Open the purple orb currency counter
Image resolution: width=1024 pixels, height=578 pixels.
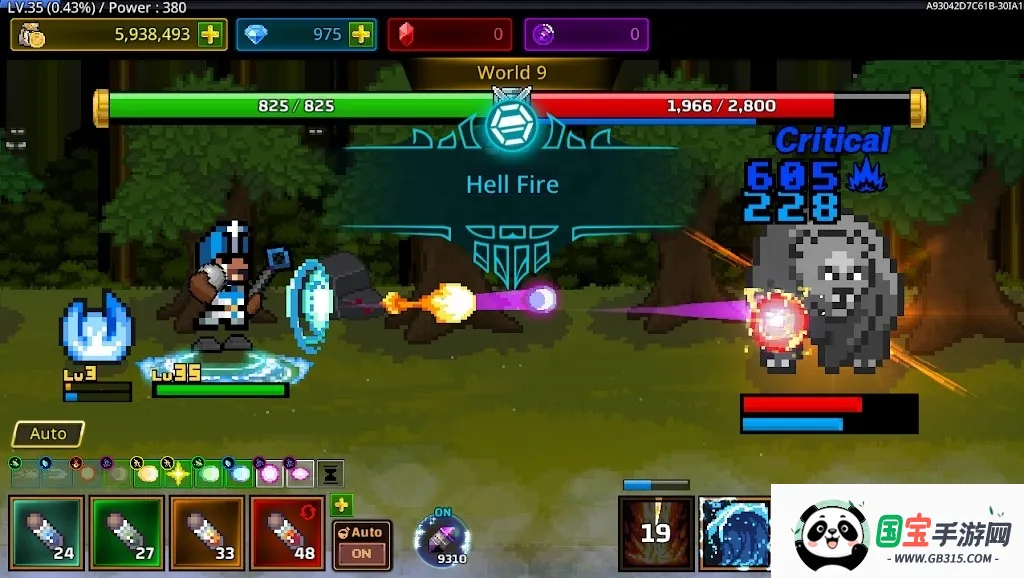tap(587, 34)
